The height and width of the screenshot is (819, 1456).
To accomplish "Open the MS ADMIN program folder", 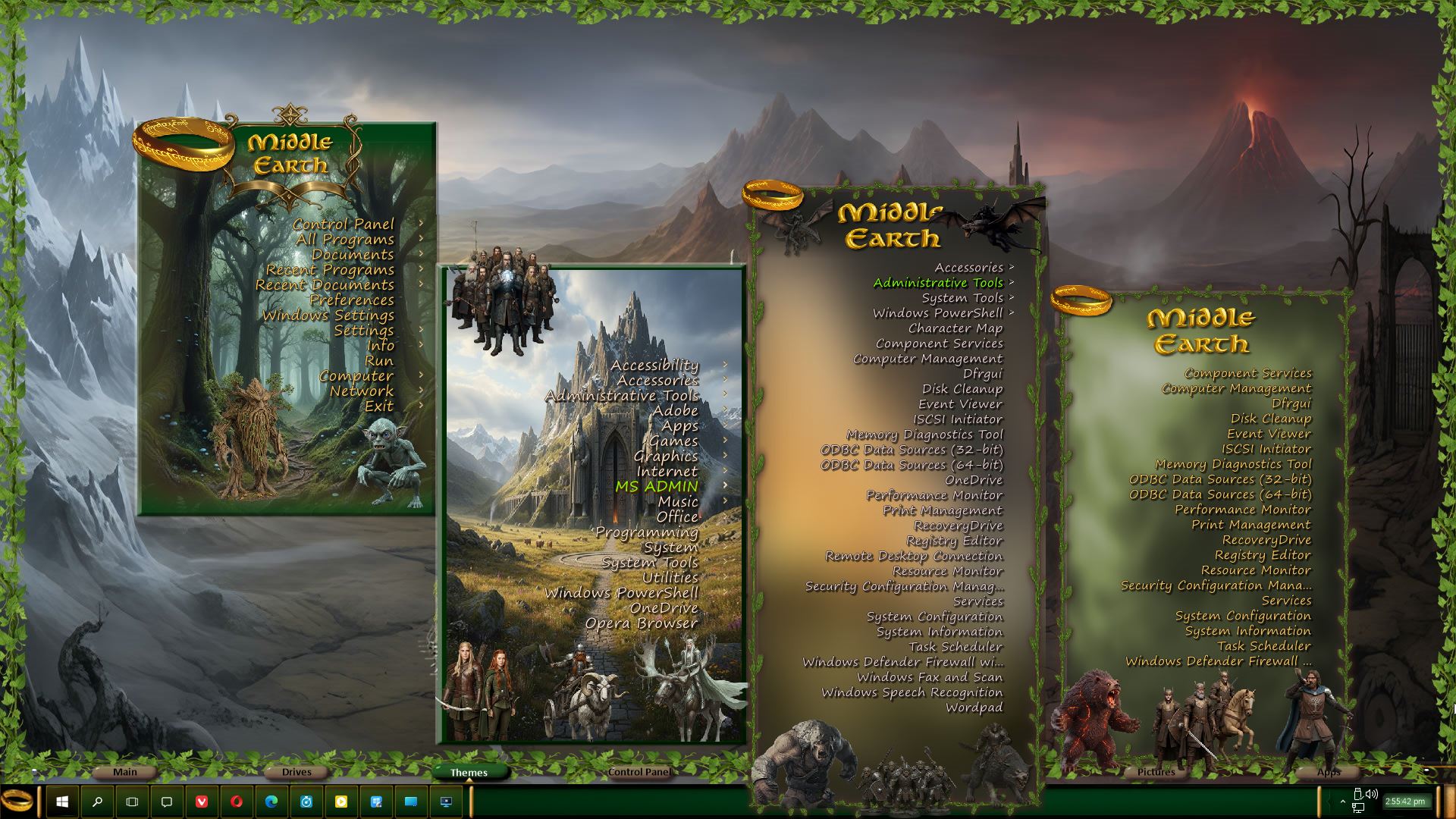I will 657,487.
